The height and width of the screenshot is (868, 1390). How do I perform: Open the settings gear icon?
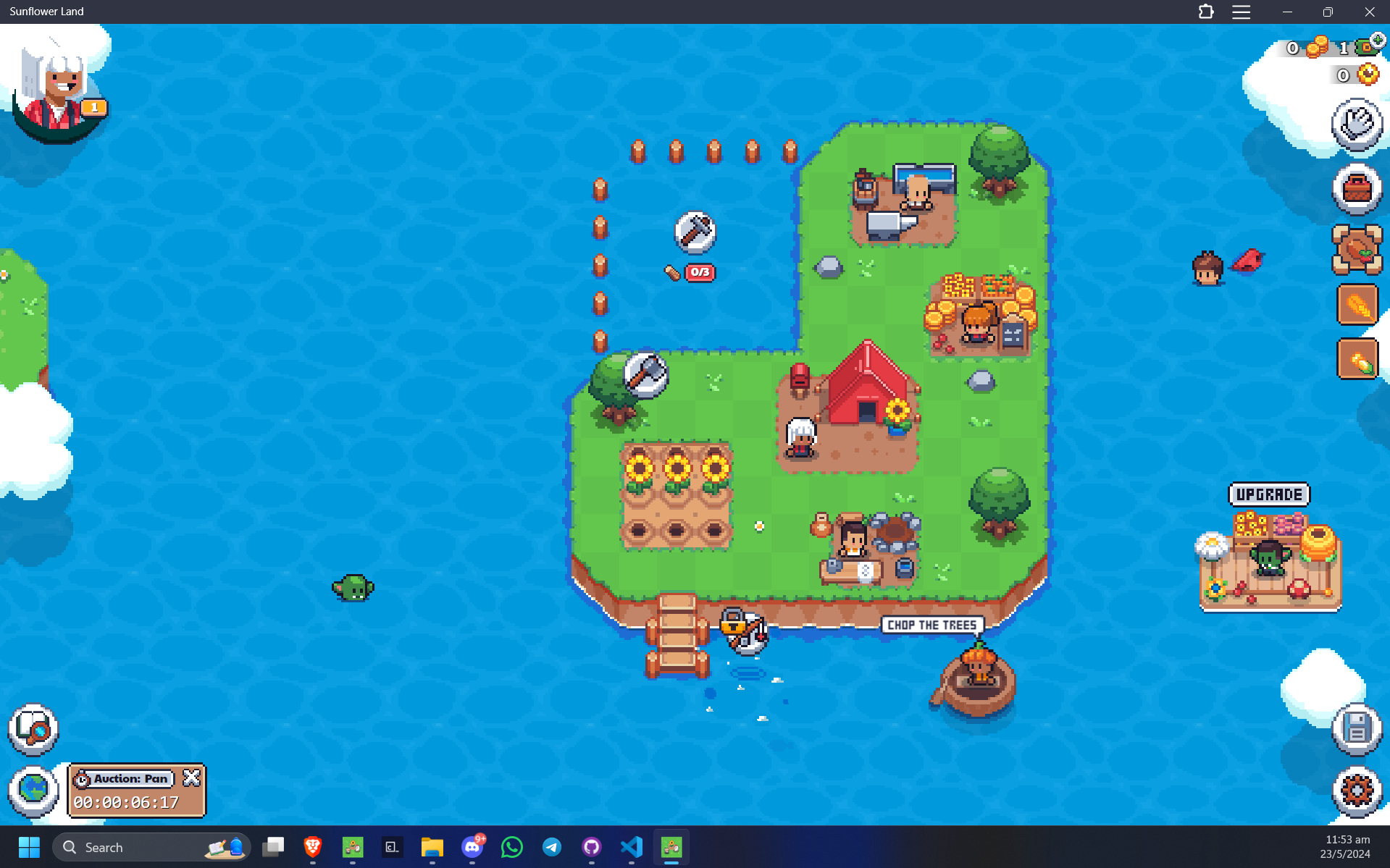tap(1357, 790)
